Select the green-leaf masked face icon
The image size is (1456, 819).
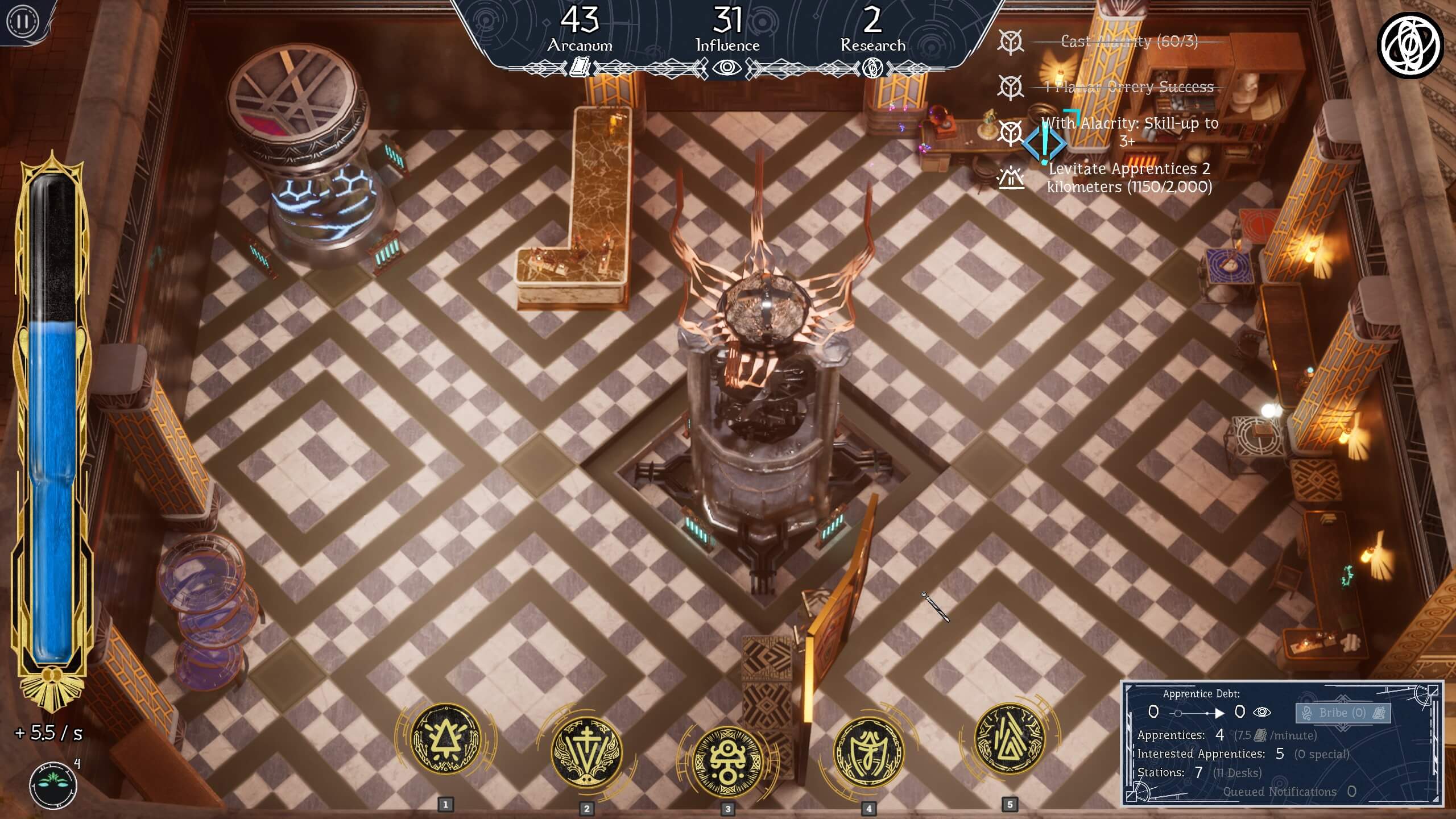point(53,785)
